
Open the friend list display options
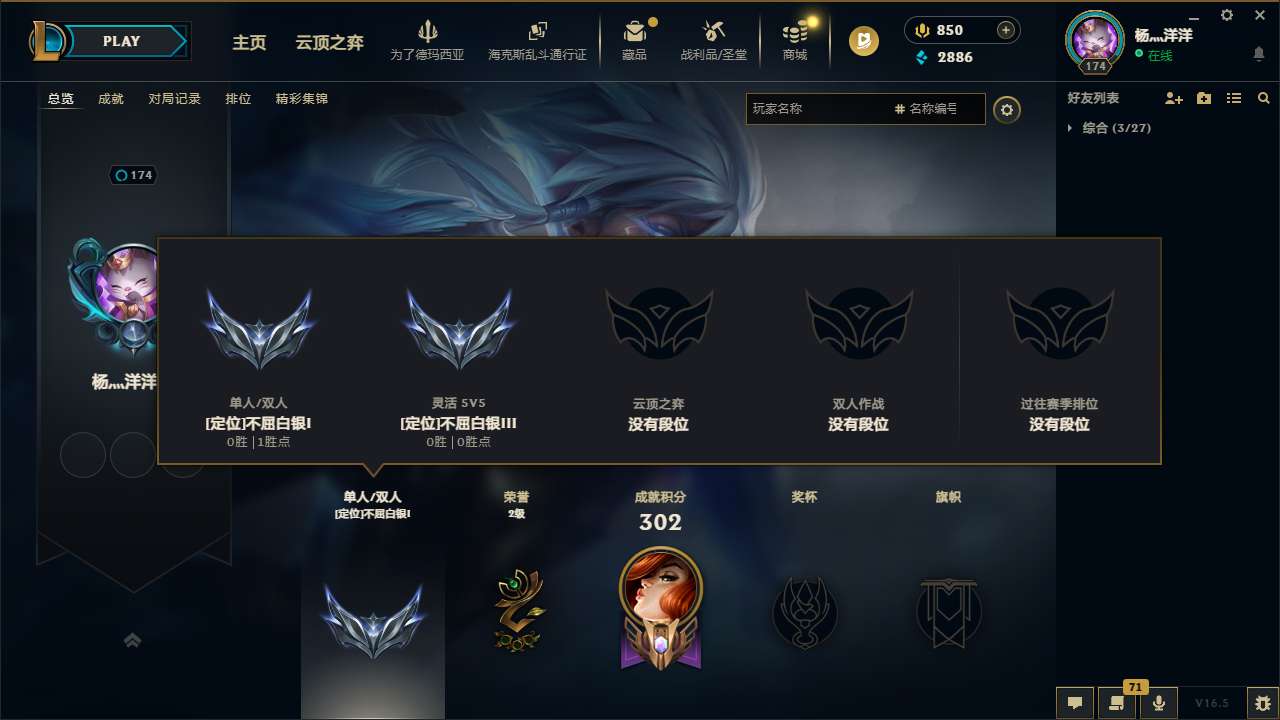1234,98
